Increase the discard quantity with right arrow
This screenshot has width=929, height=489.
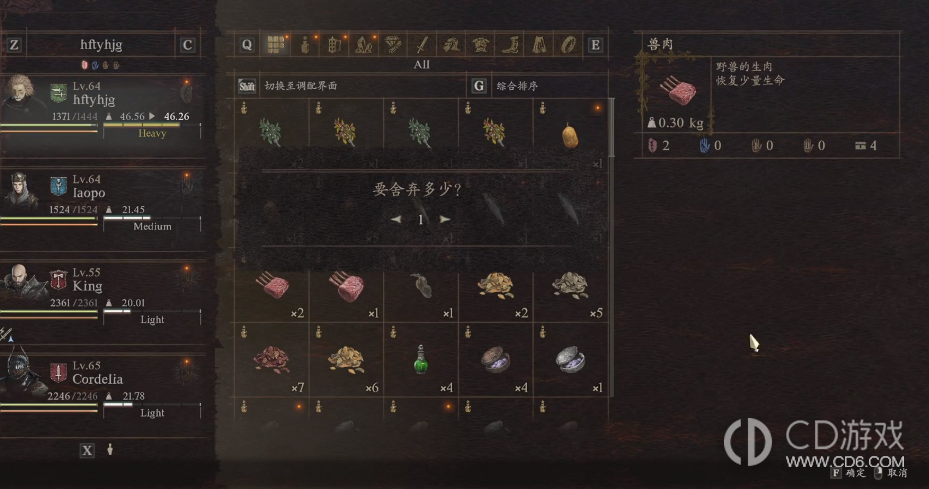pyautogui.click(x=445, y=219)
